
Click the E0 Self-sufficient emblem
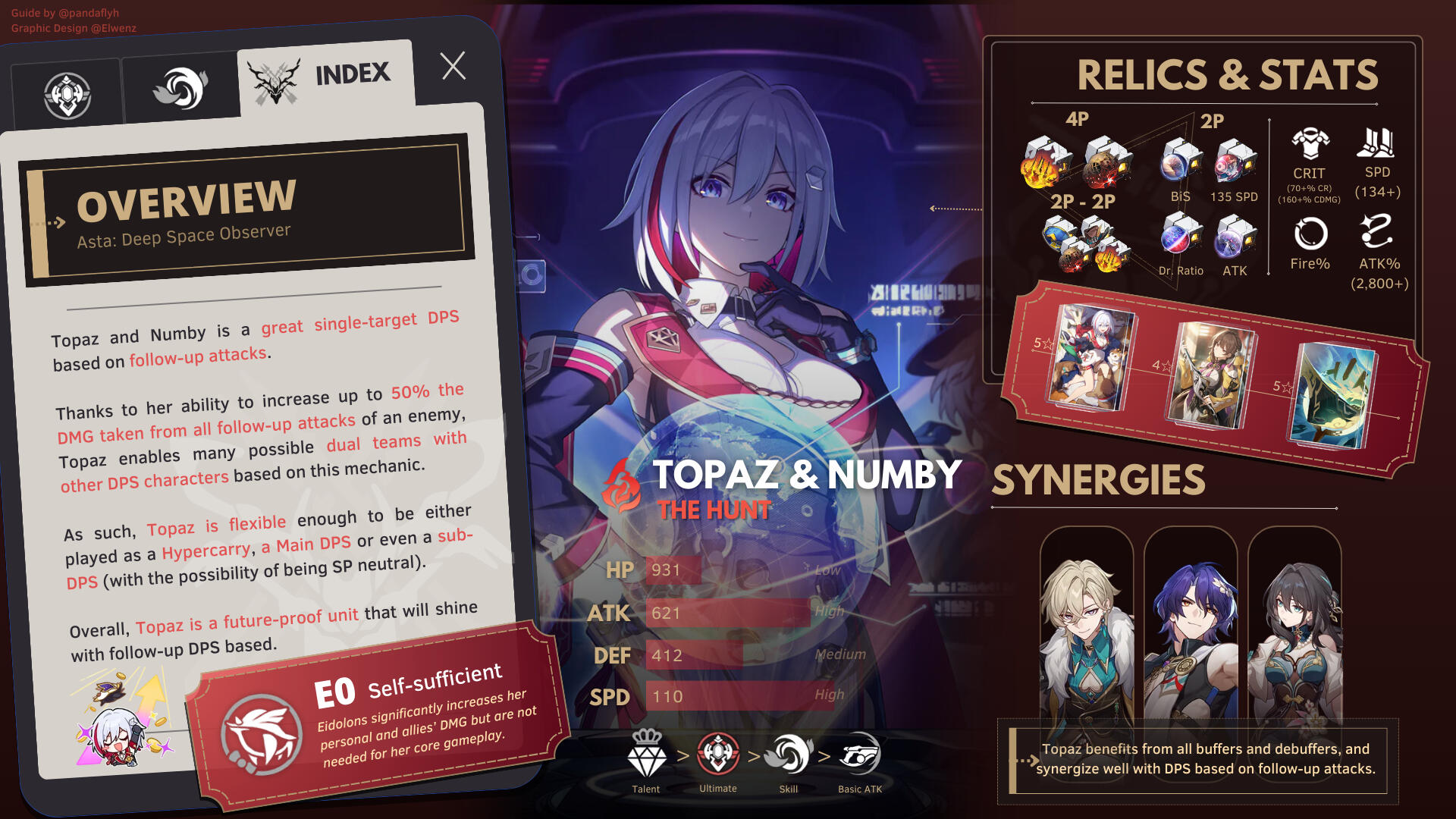[262, 734]
